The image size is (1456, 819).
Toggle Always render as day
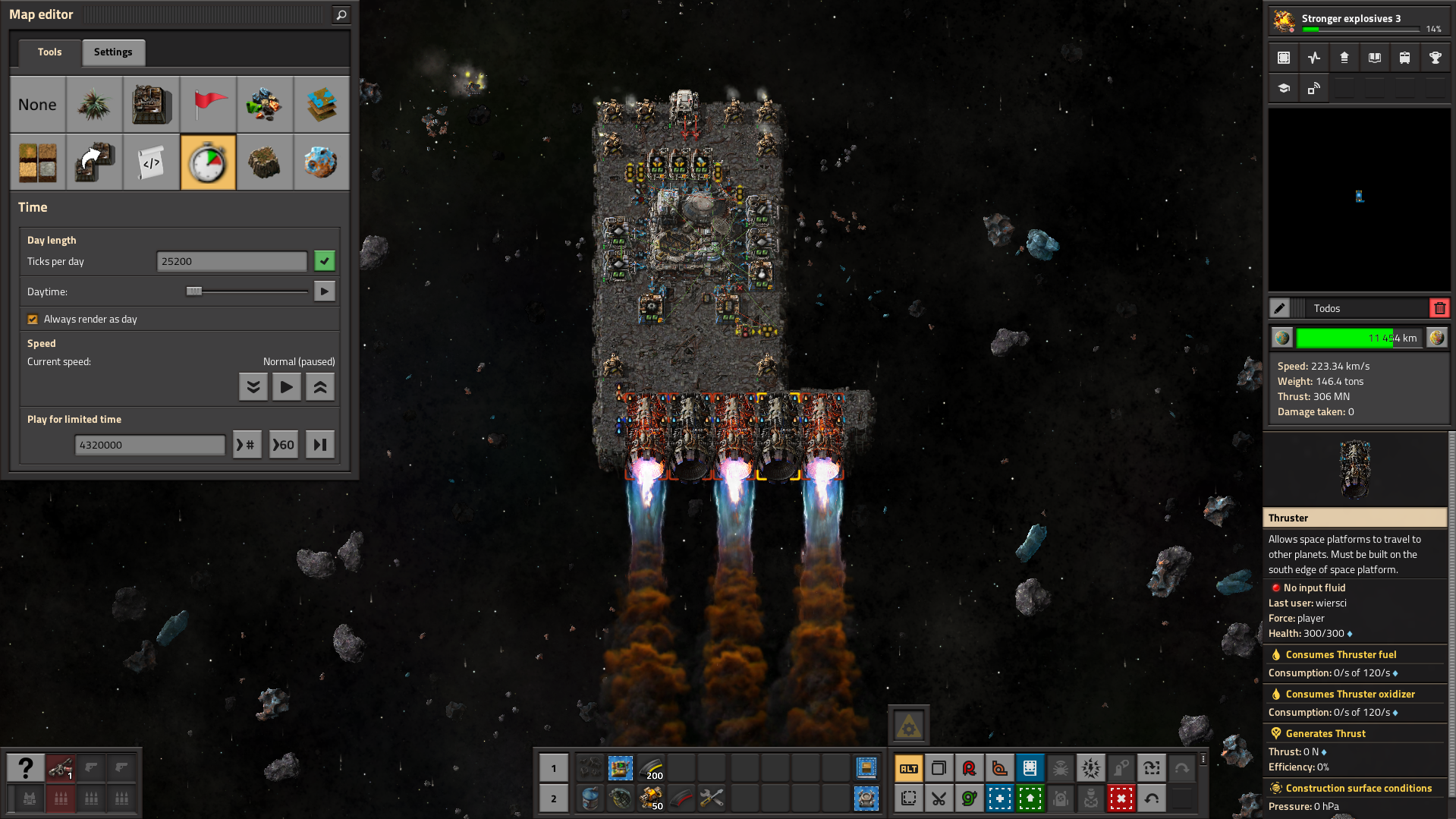pyautogui.click(x=33, y=320)
